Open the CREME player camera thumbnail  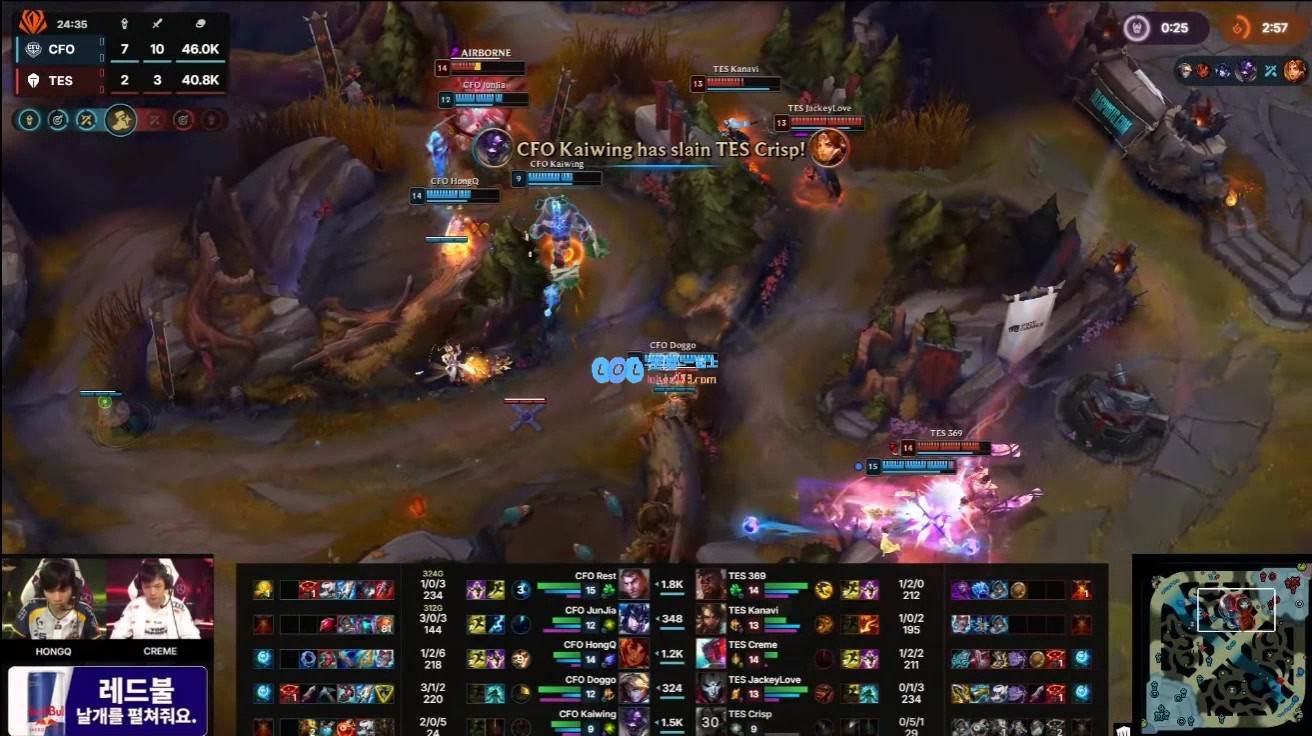[x=160, y=599]
